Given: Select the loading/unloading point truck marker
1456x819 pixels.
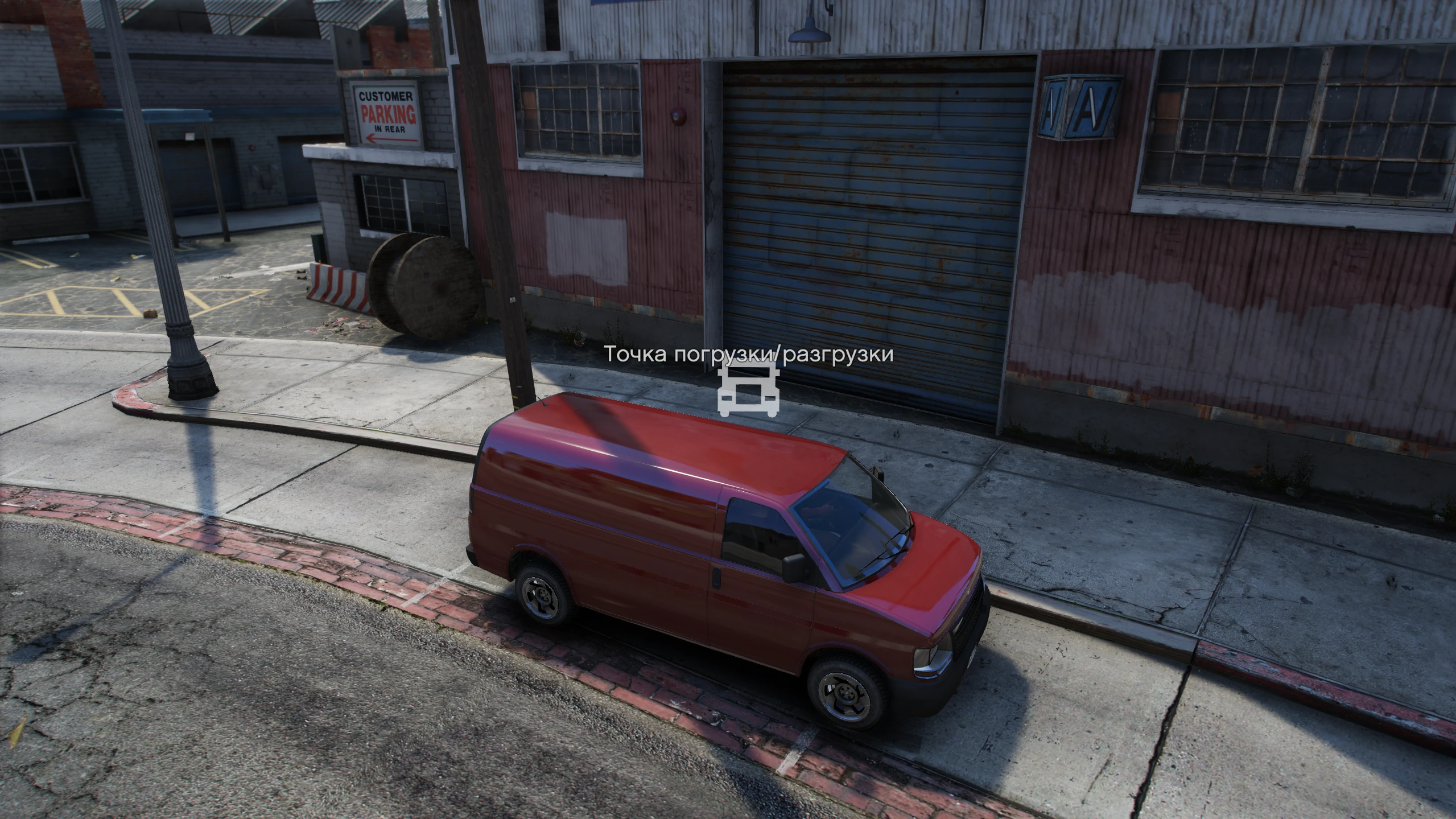Looking at the screenshot, I should pyautogui.click(x=748, y=390).
